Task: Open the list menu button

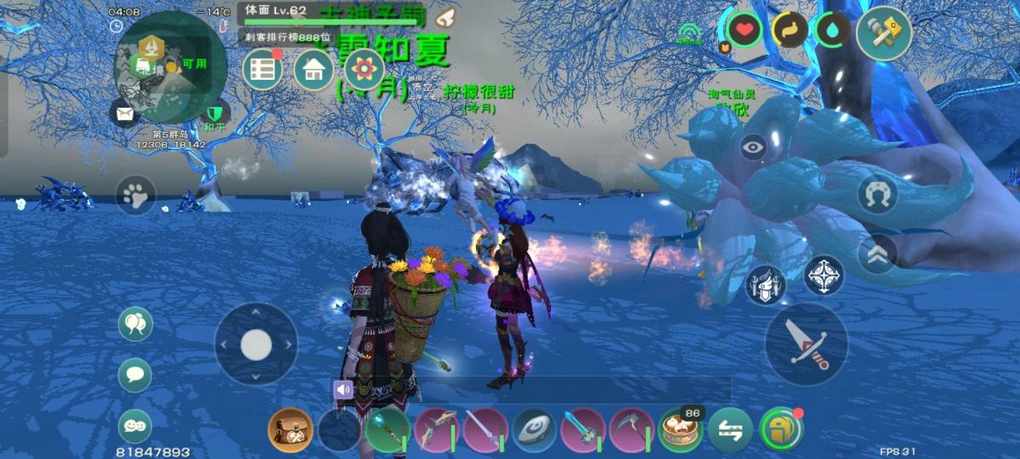Action: [263, 69]
